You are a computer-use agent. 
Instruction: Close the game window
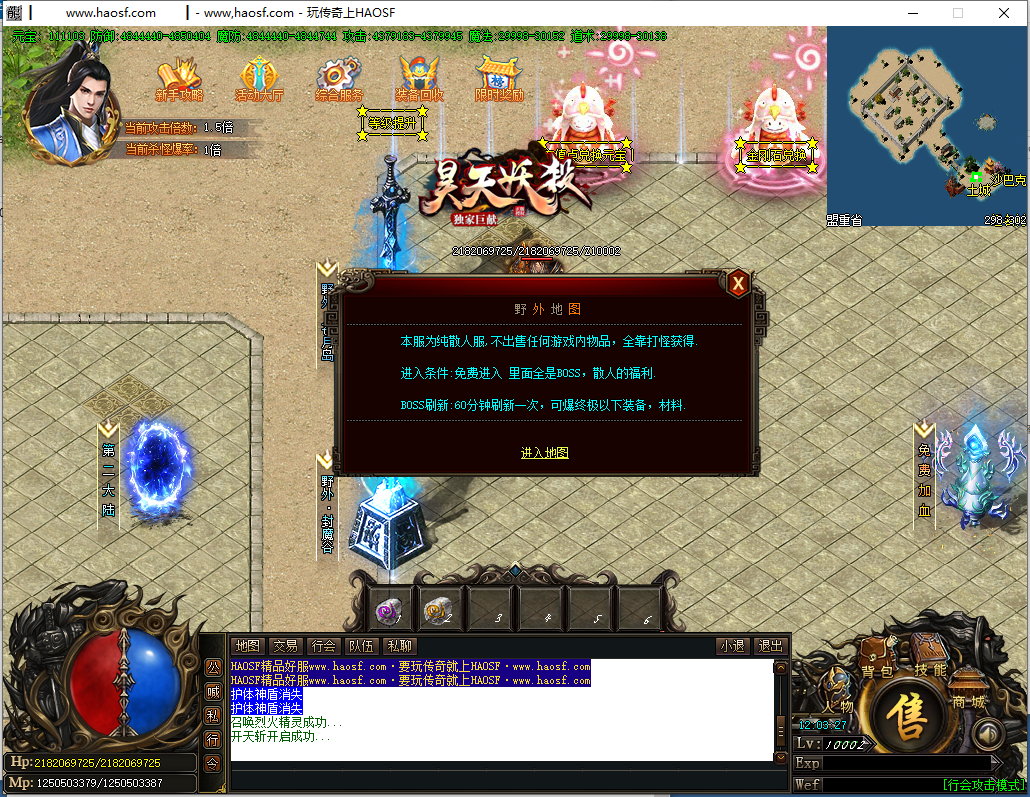coord(1003,13)
